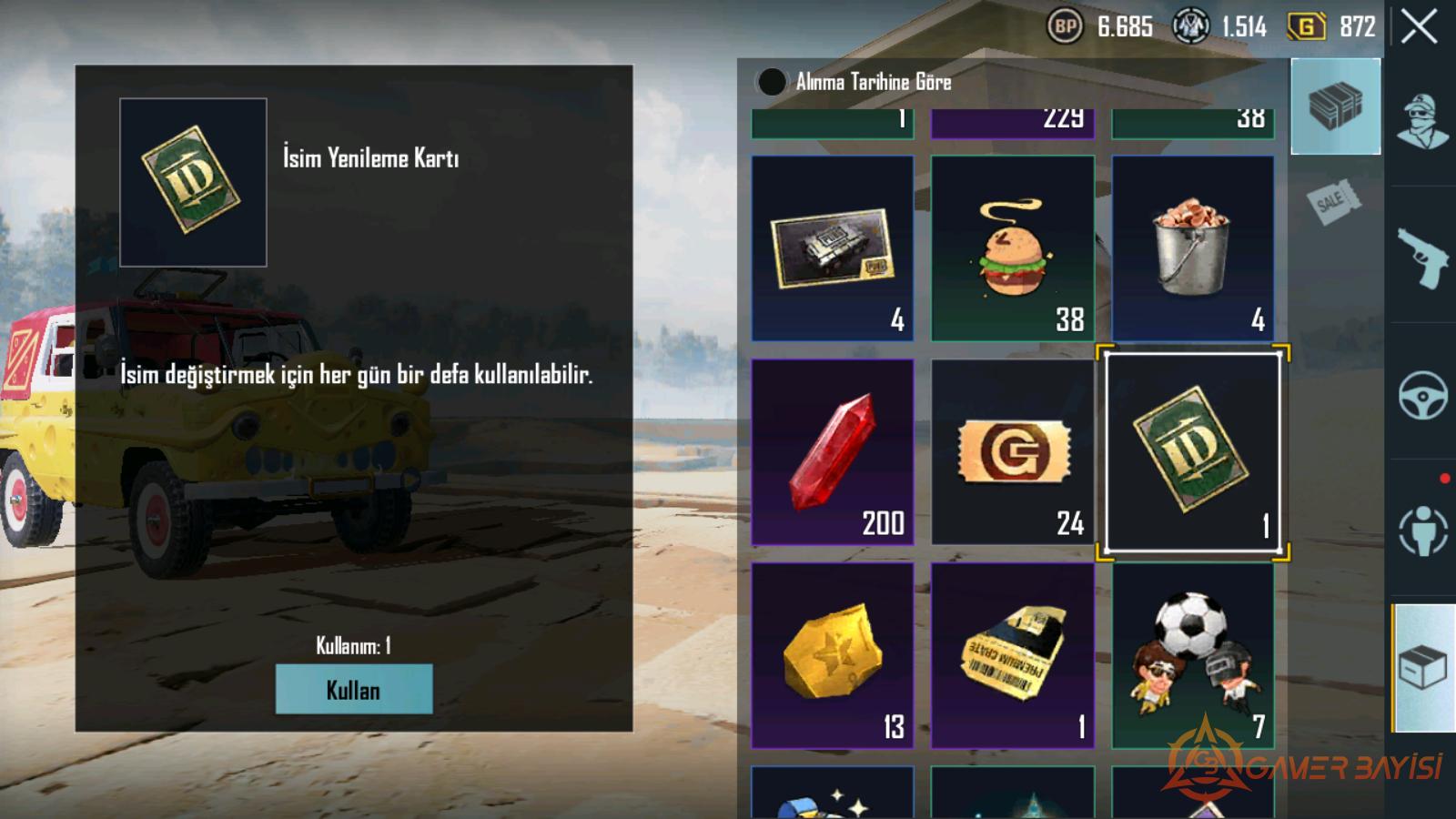Toggle the Alınma Tarihine Göre sort option
The width and height of the screenshot is (1456, 819).
tap(772, 82)
